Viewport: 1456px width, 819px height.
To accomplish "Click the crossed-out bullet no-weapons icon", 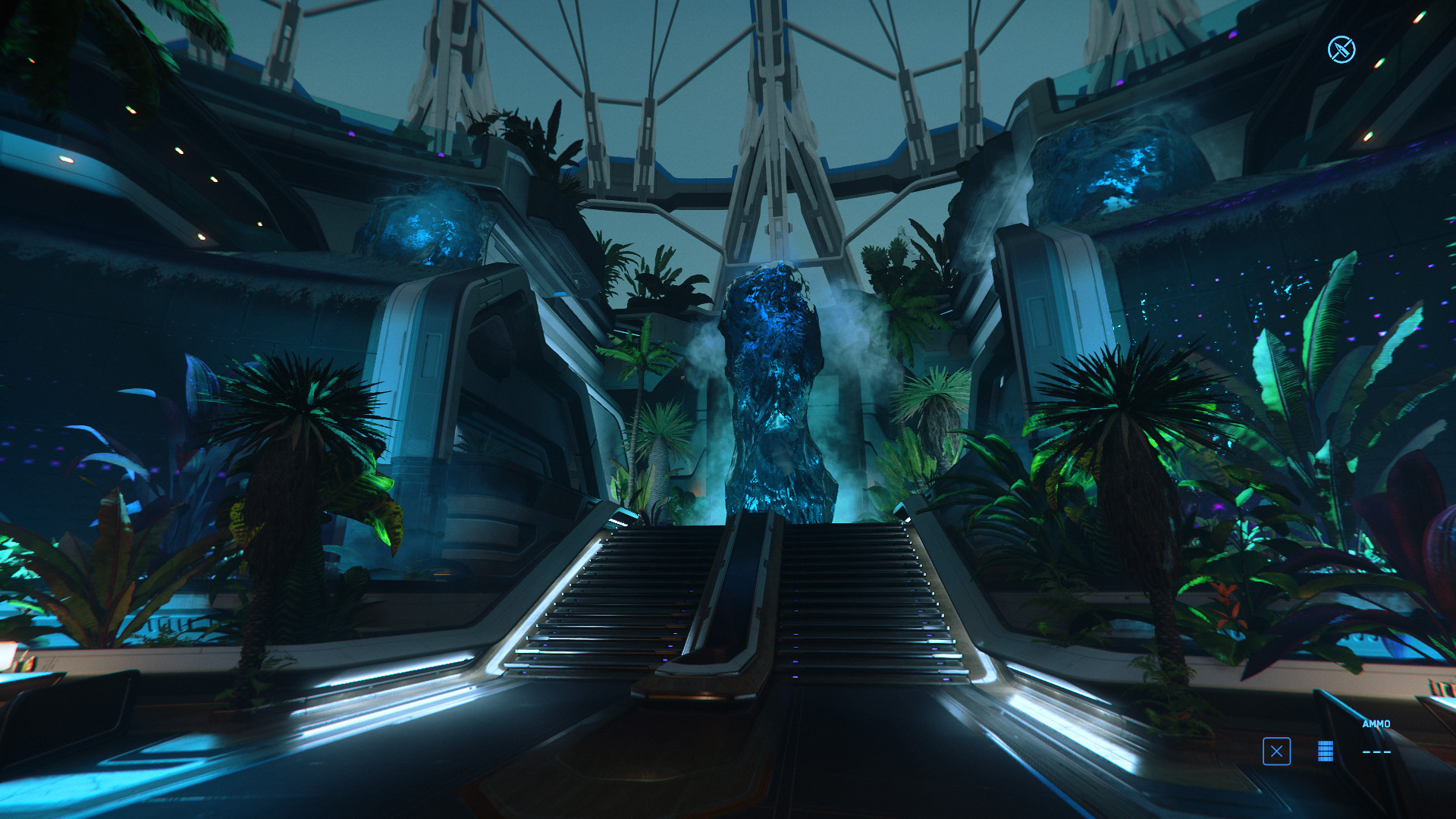I will pyautogui.click(x=1341, y=50).
